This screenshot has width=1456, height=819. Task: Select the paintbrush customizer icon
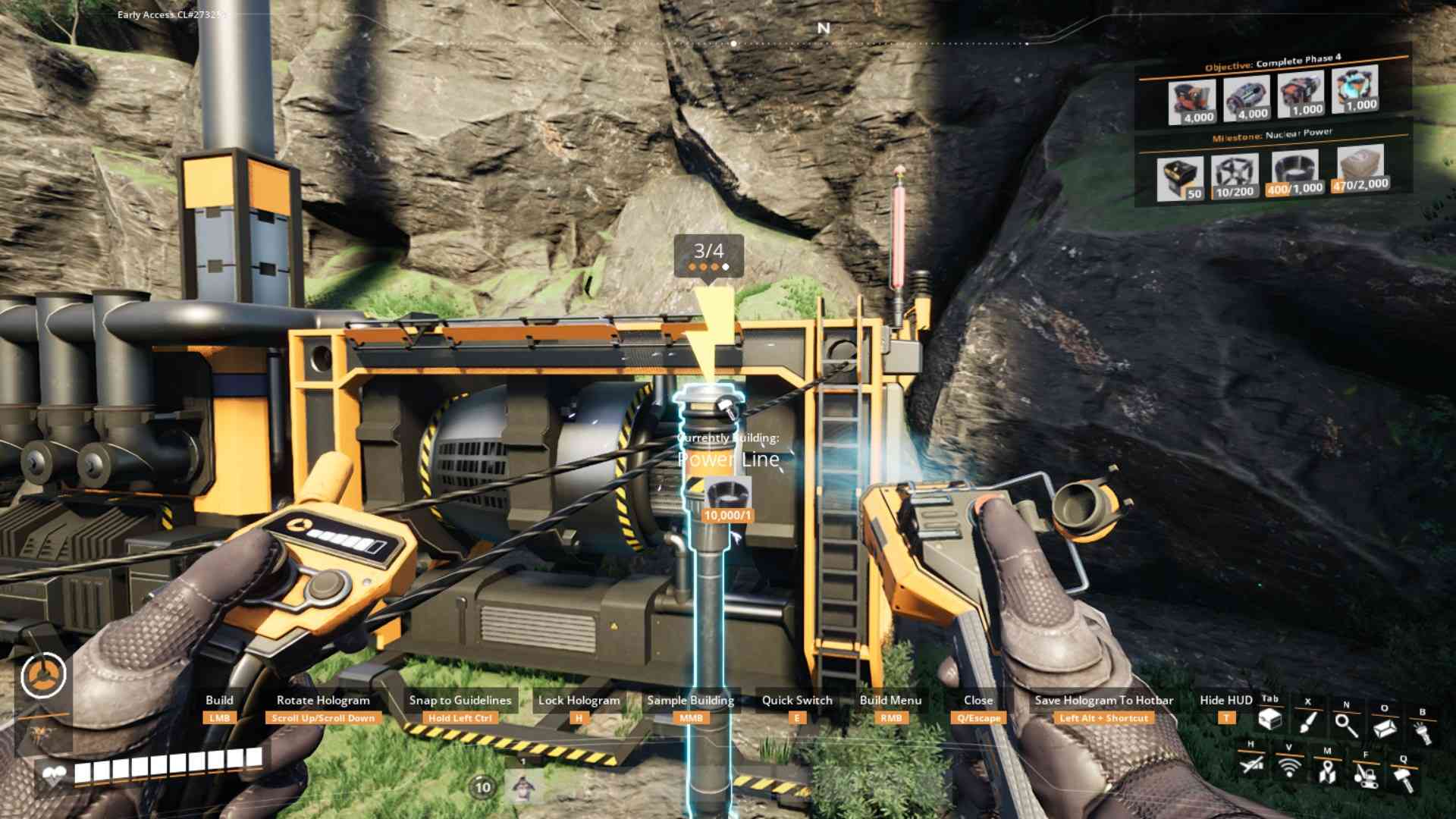coord(1307,721)
